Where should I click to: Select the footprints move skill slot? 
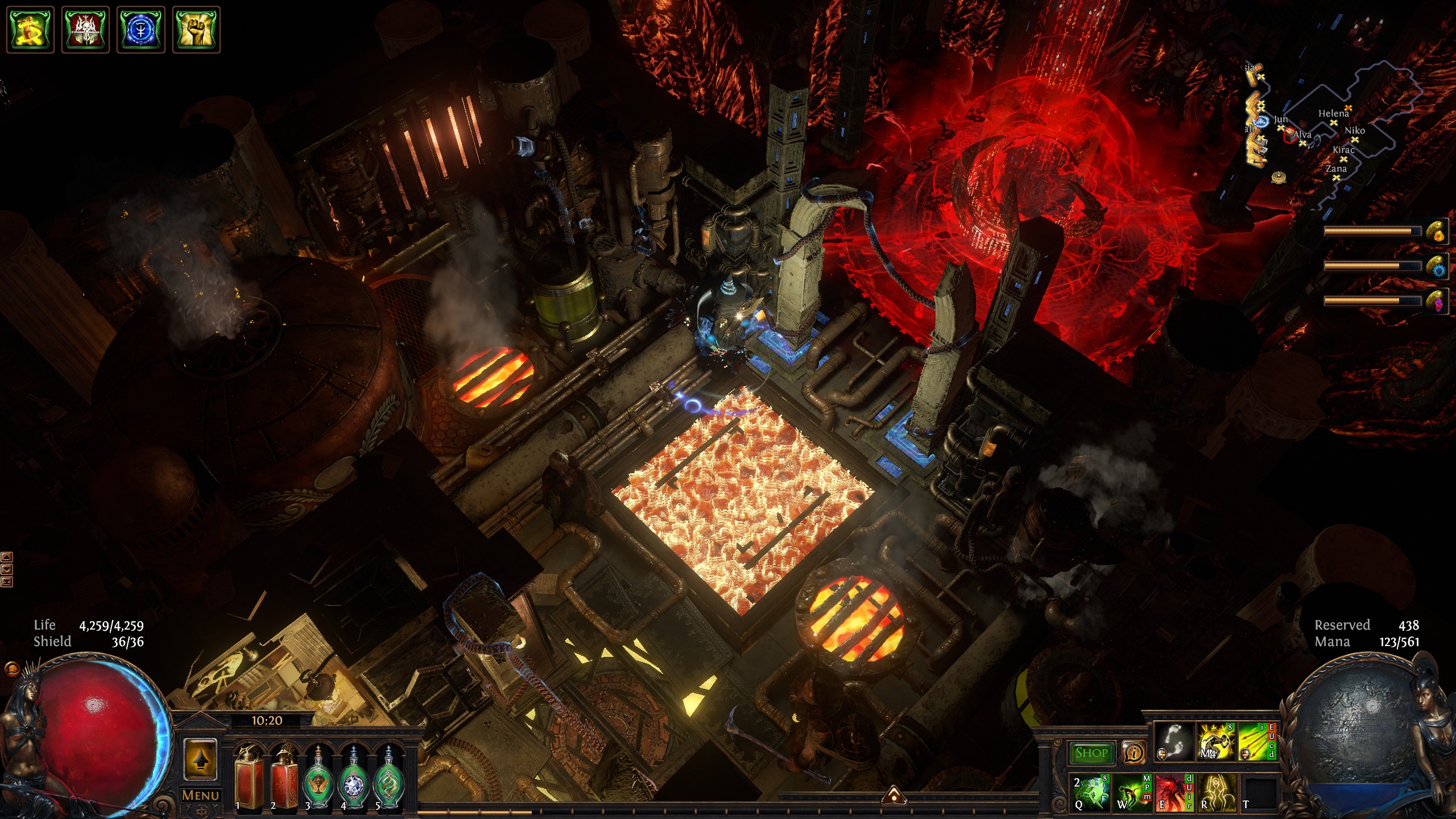(1174, 742)
